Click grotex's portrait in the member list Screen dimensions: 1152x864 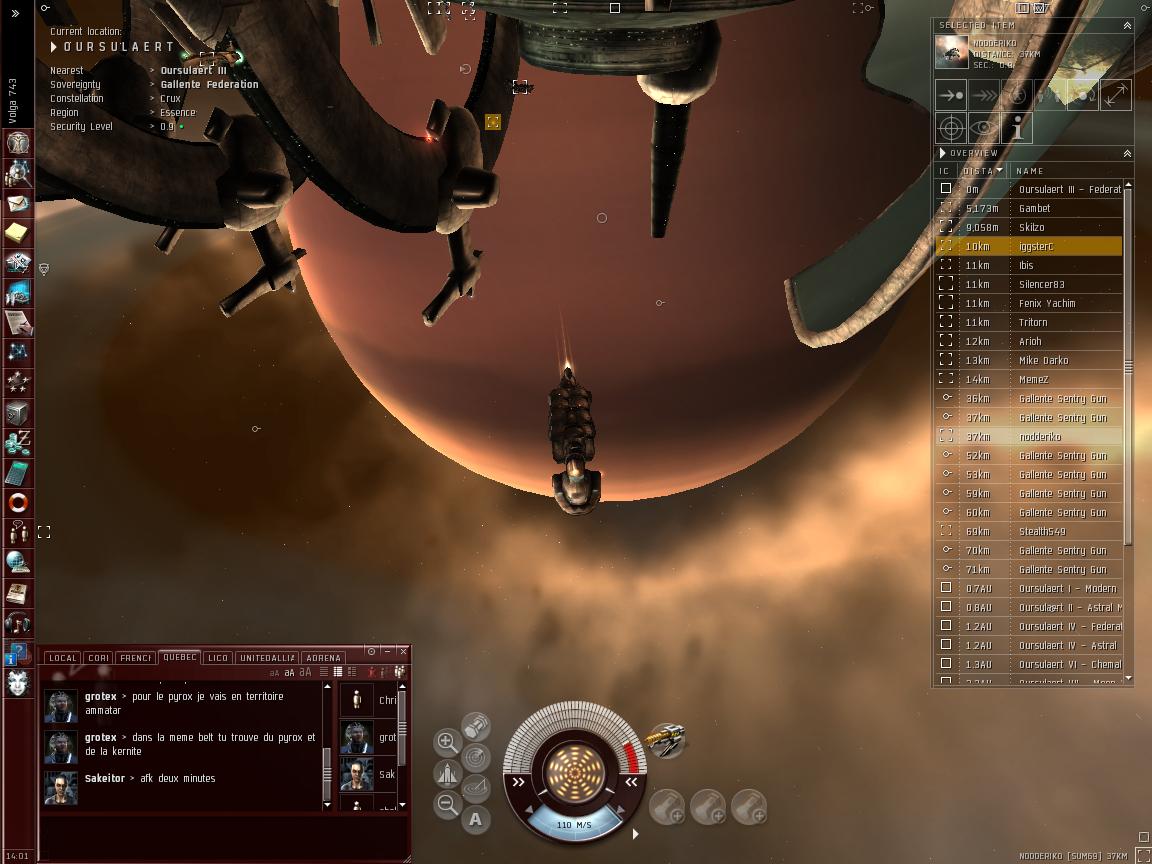point(357,738)
